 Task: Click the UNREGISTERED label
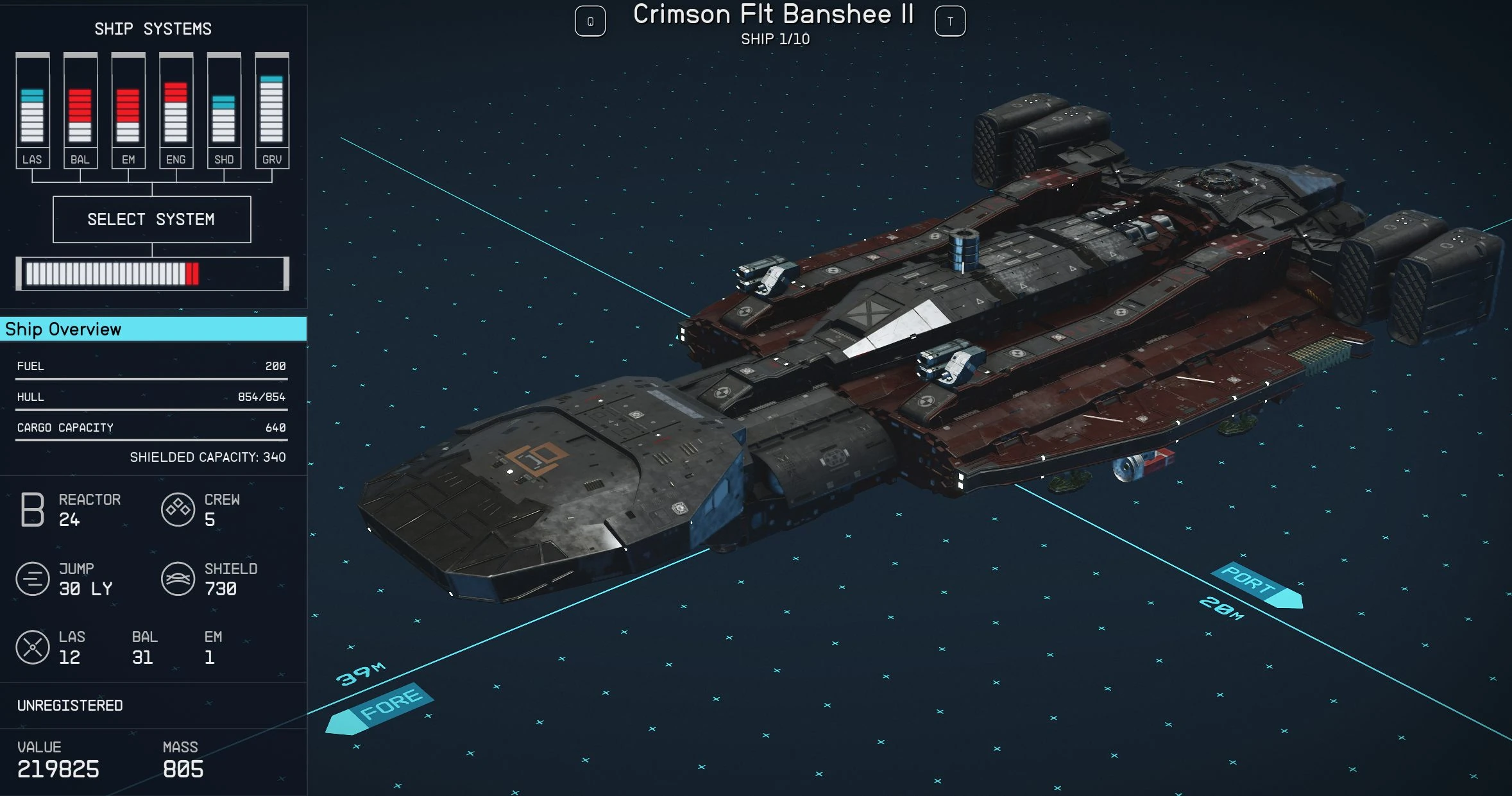click(70, 705)
